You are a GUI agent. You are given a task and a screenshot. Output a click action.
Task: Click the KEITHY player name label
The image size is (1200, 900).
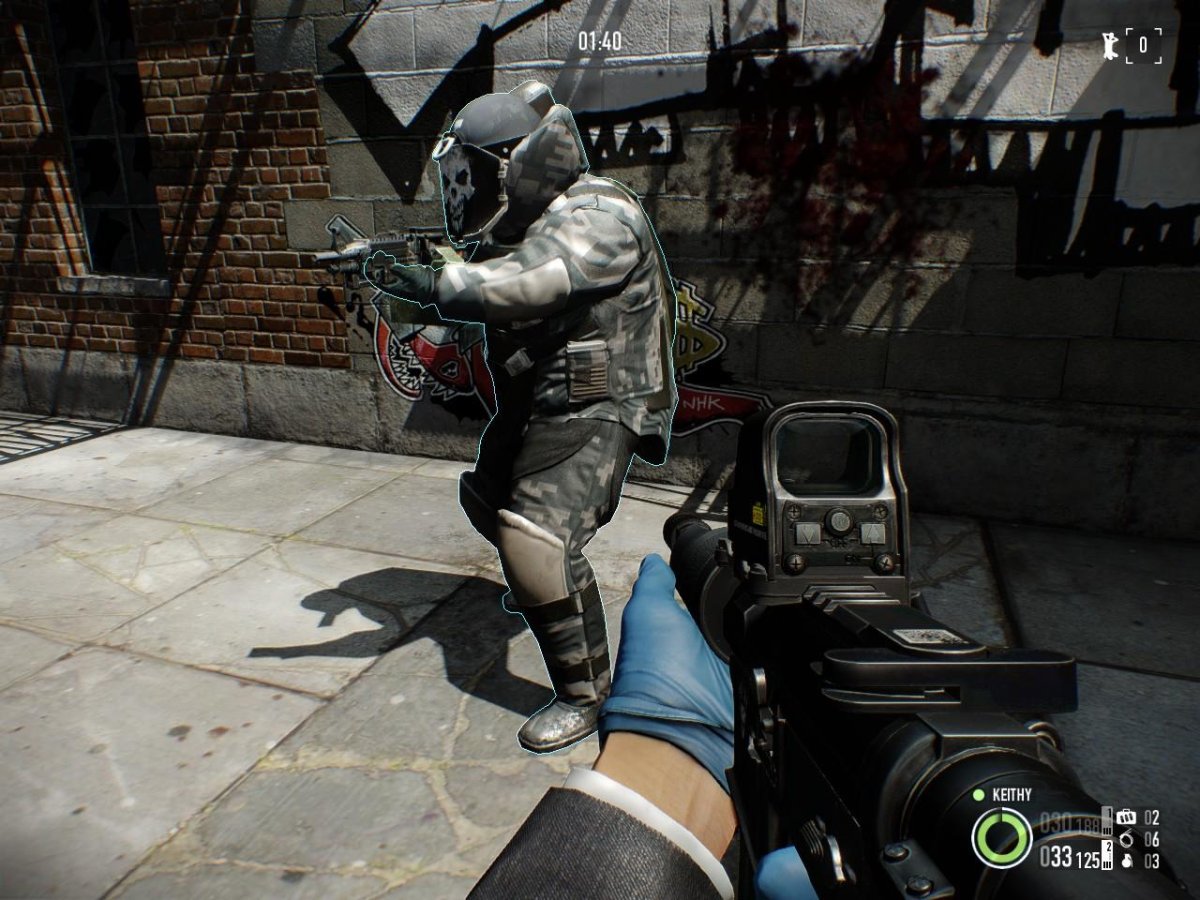click(x=1011, y=795)
